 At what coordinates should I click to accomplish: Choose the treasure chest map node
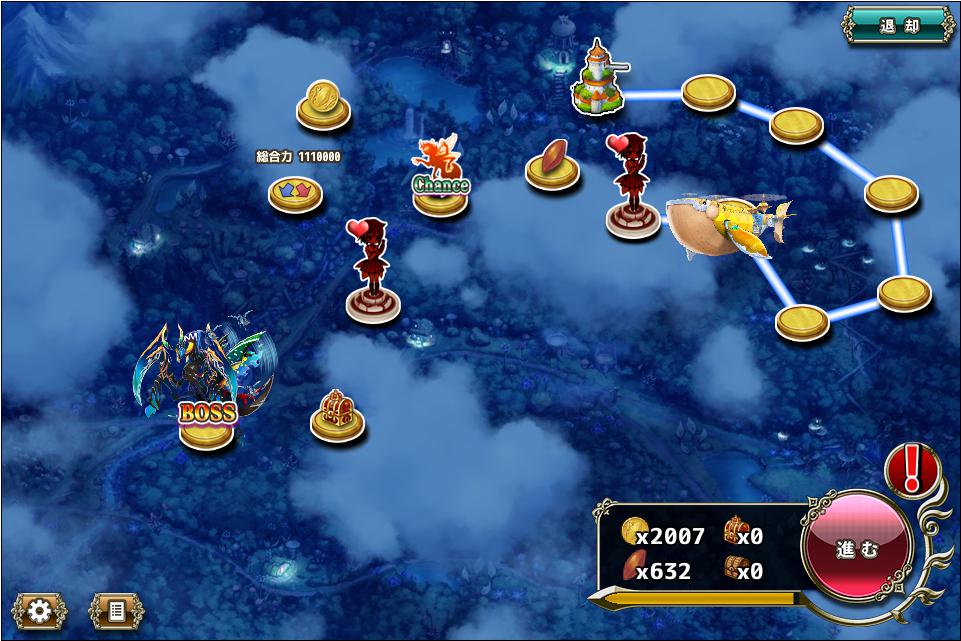[x=337, y=418]
